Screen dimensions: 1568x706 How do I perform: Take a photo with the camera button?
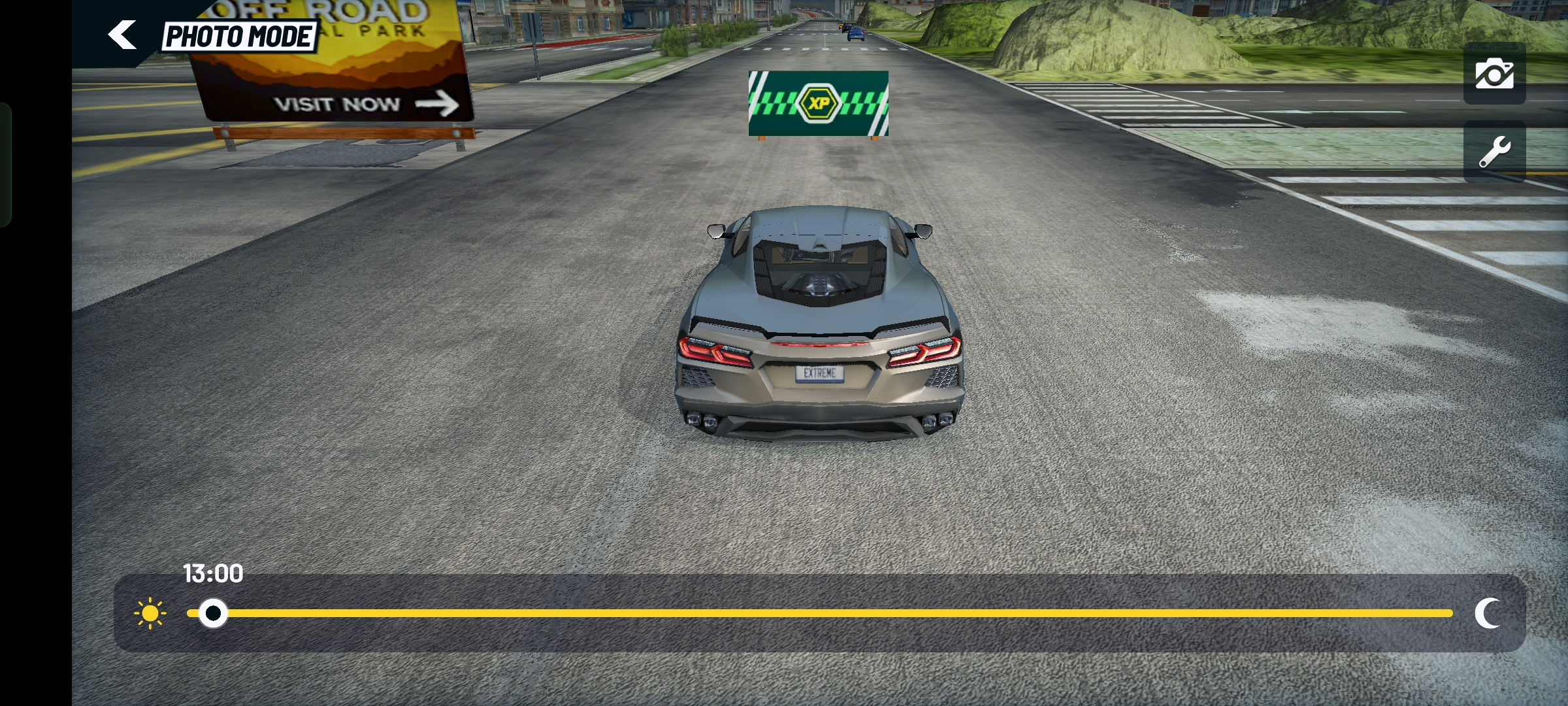[1494, 74]
